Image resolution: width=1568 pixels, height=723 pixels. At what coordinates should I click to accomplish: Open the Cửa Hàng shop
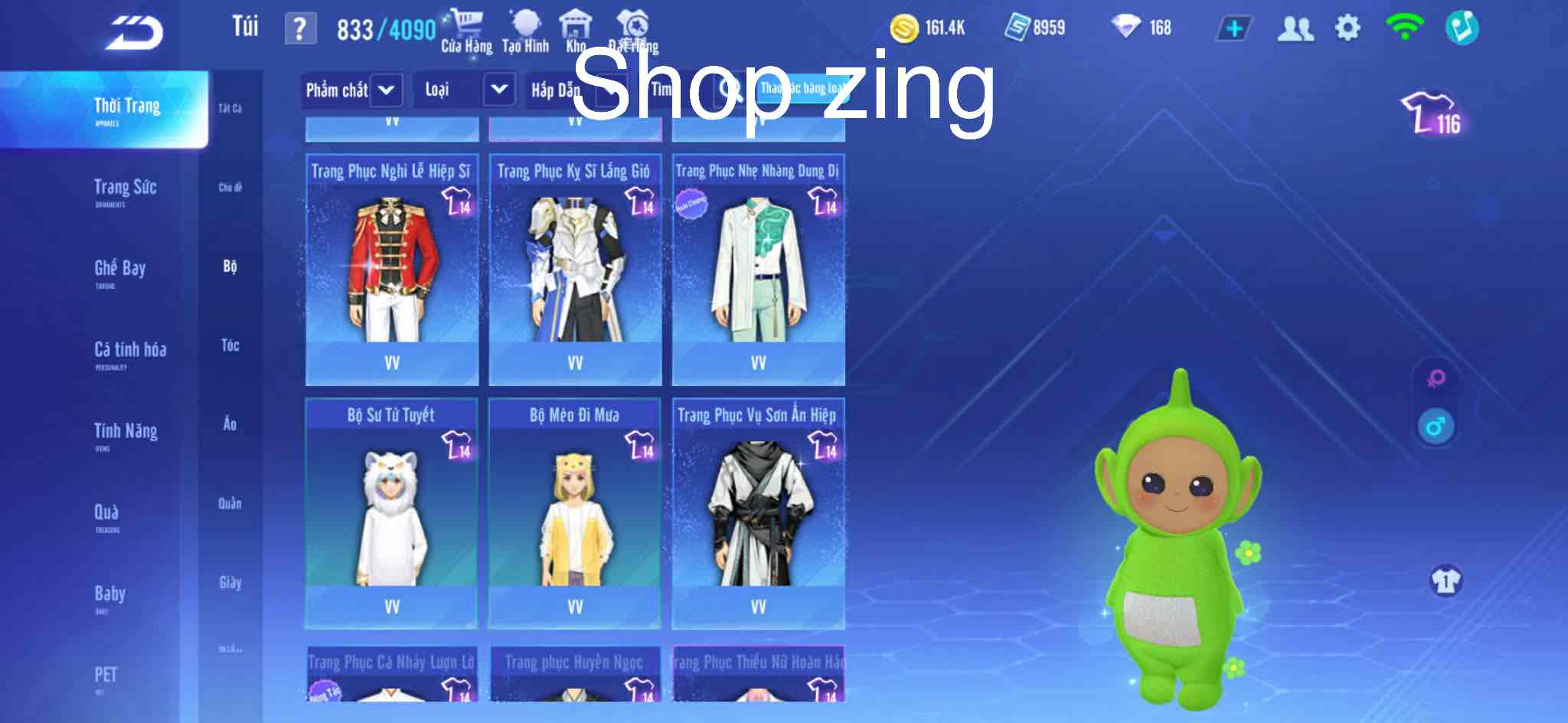coord(466,32)
